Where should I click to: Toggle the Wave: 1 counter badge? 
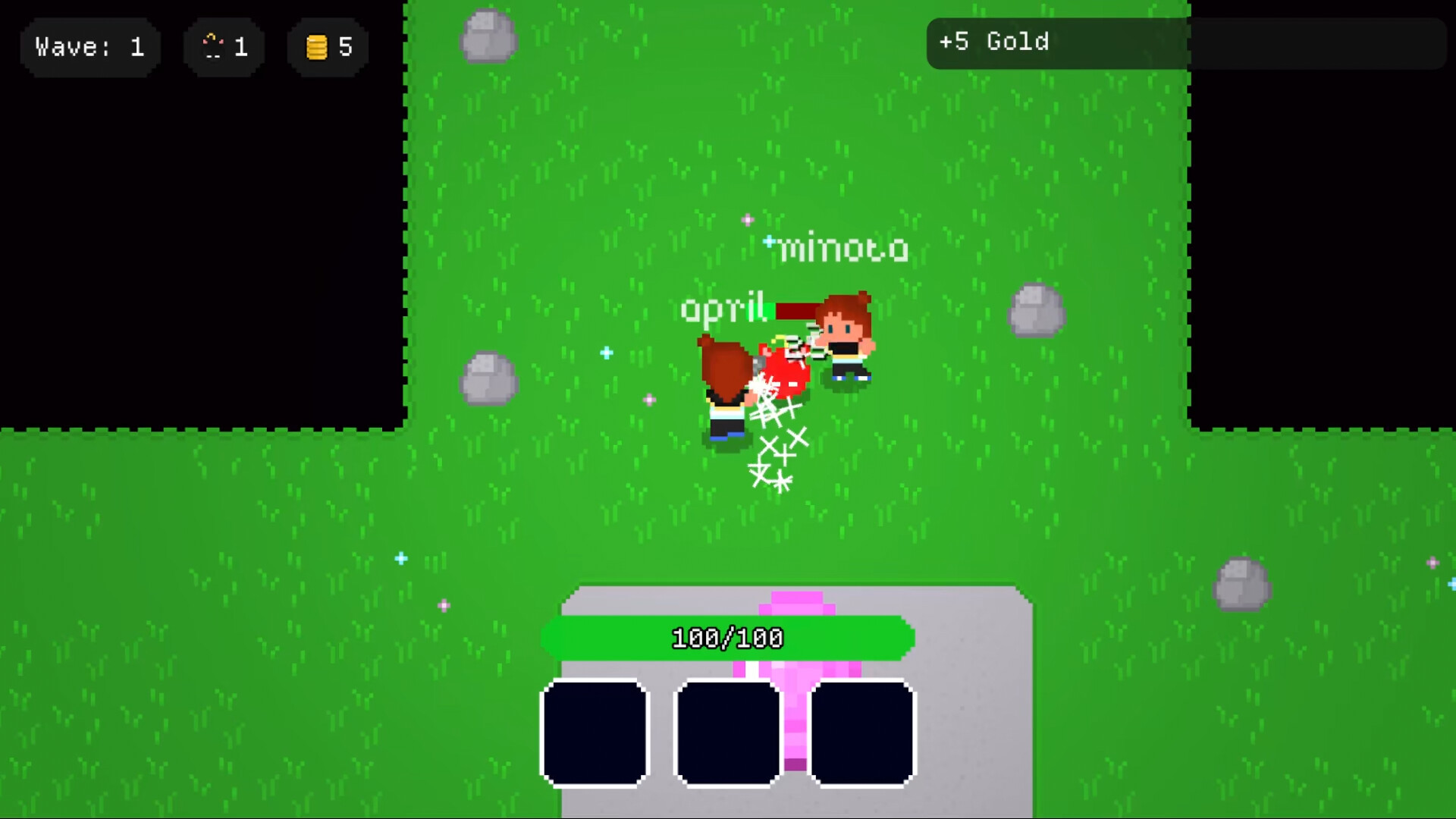coord(89,47)
